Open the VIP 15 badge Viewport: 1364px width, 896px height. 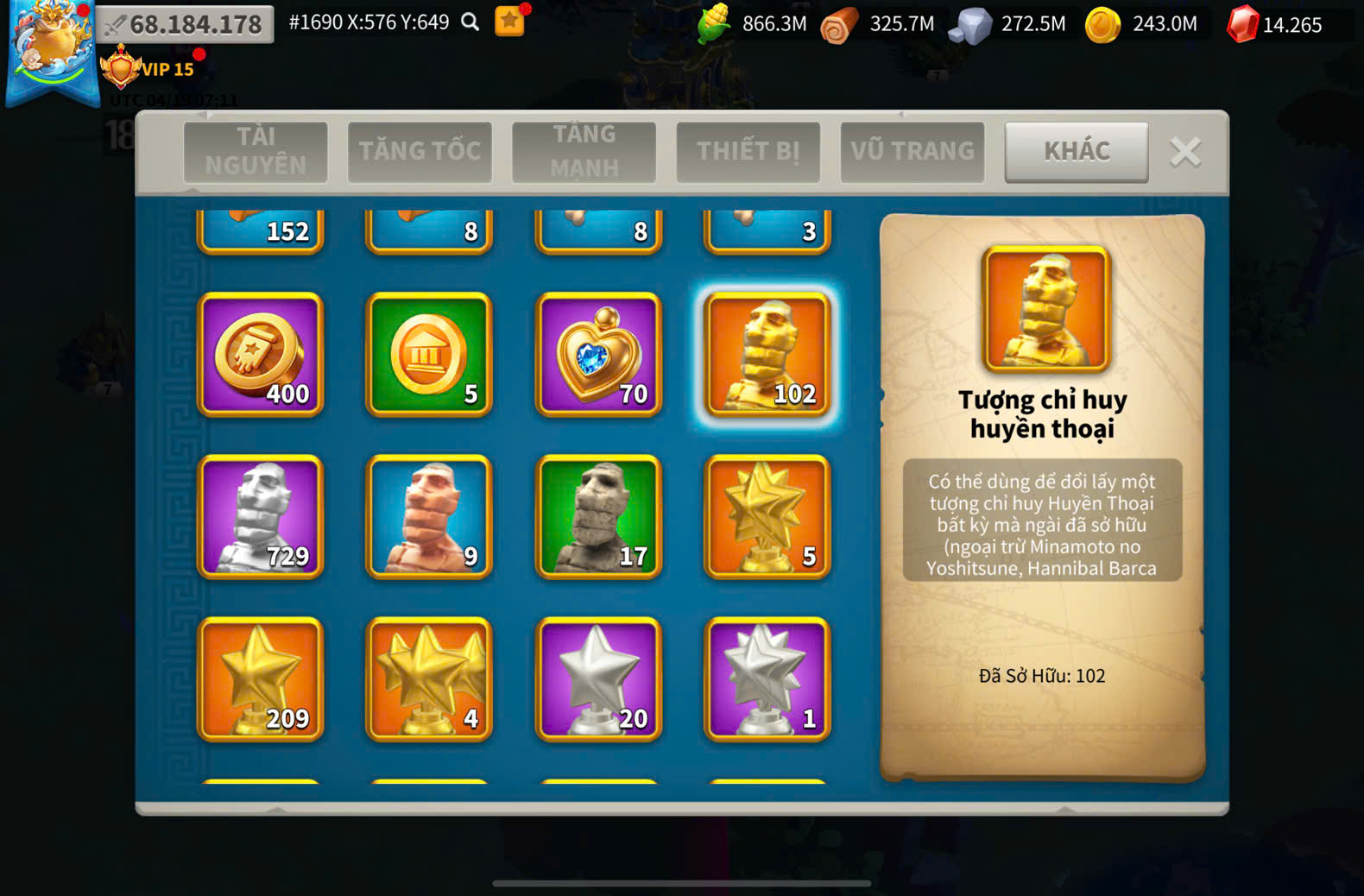(148, 69)
